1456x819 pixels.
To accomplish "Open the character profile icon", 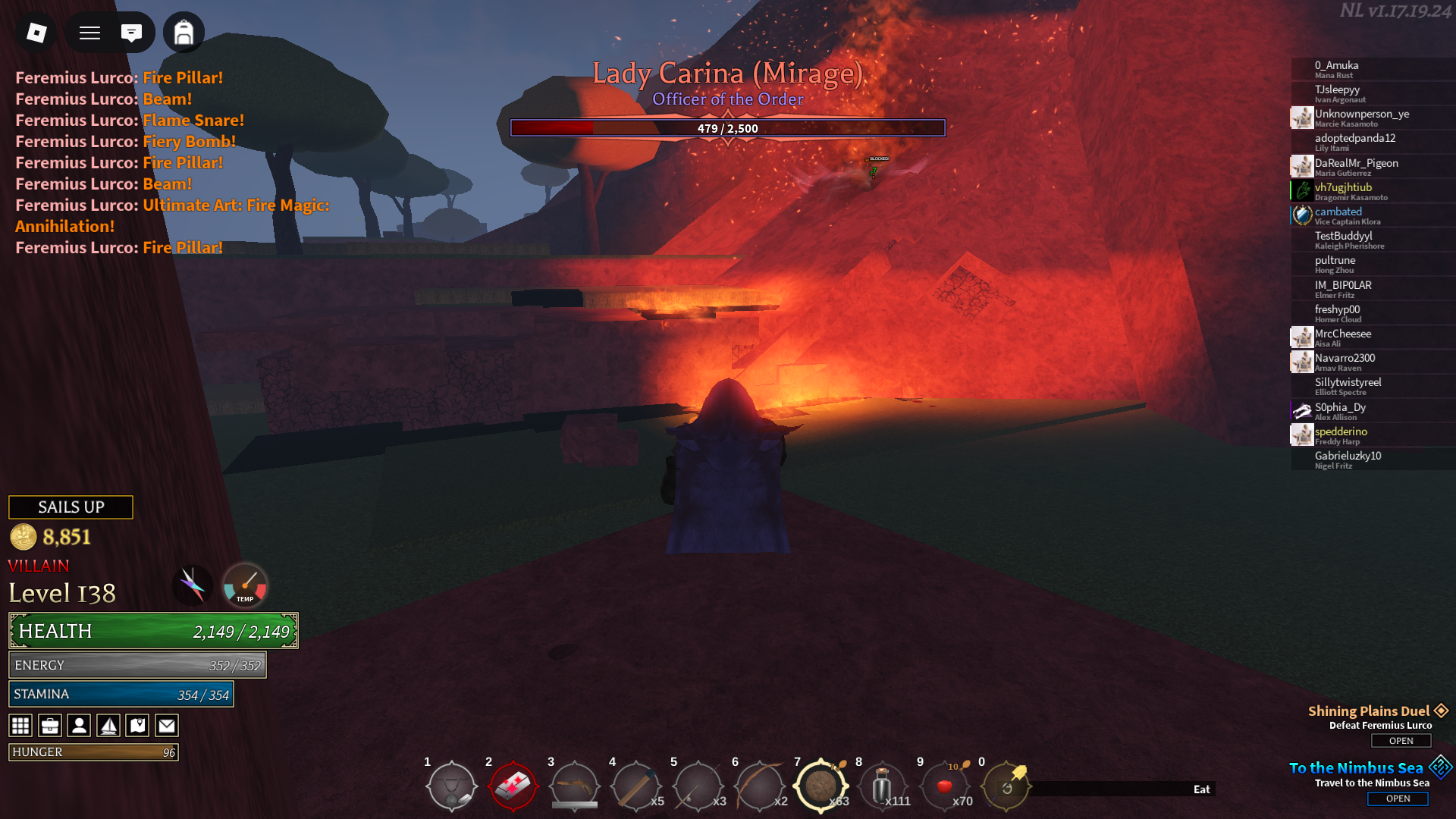I will pos(79,726).
